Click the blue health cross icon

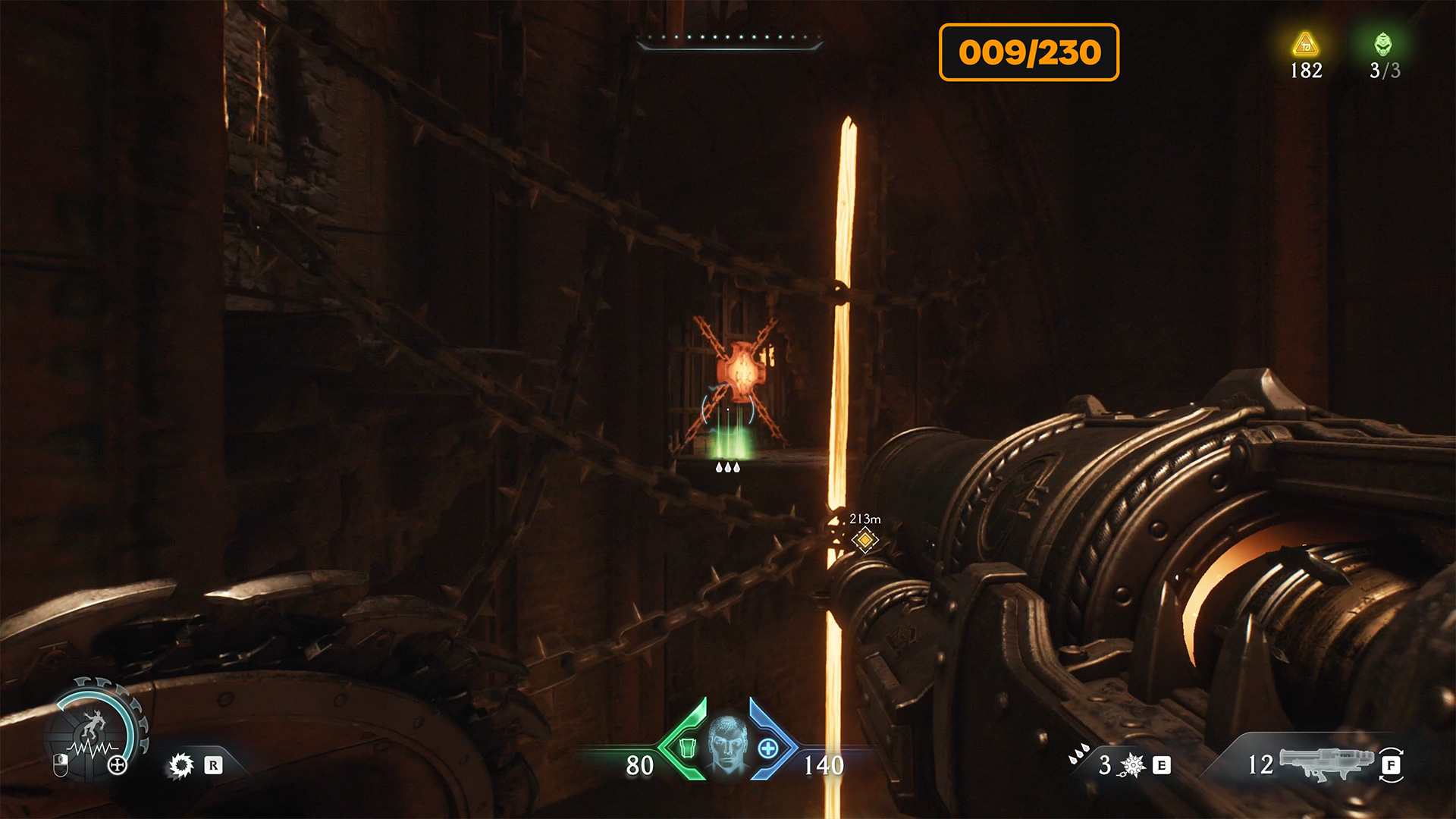pyautogui.click(x=767, y=748)
